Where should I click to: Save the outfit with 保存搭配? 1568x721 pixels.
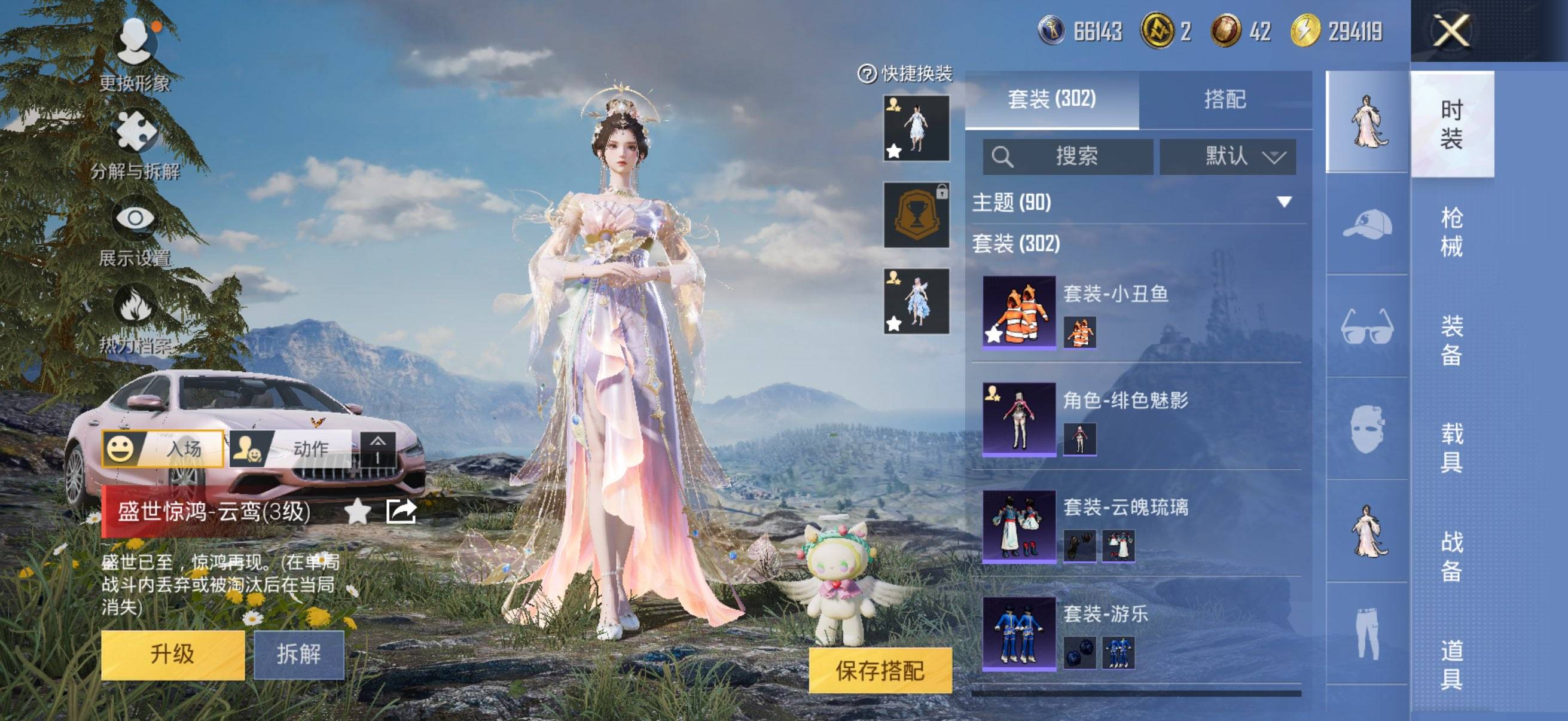[880, 671]
